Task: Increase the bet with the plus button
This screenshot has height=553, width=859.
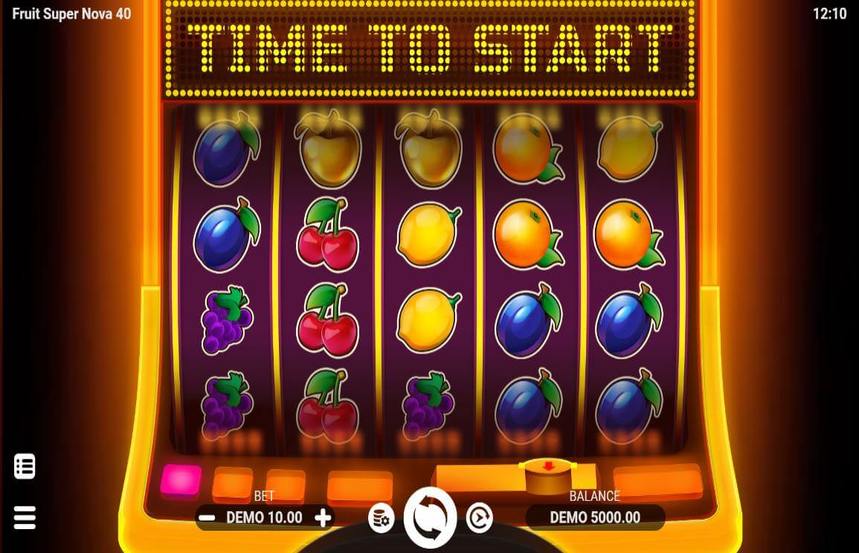Action: tap(323, 518)
